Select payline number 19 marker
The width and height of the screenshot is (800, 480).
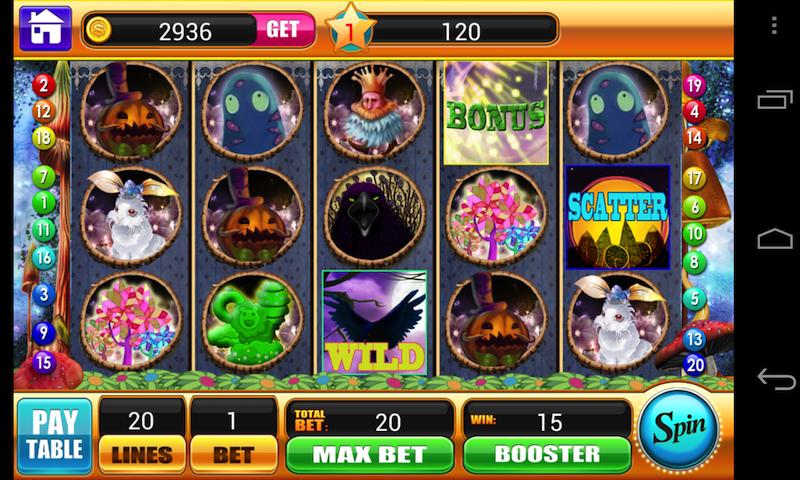(694, 85)
